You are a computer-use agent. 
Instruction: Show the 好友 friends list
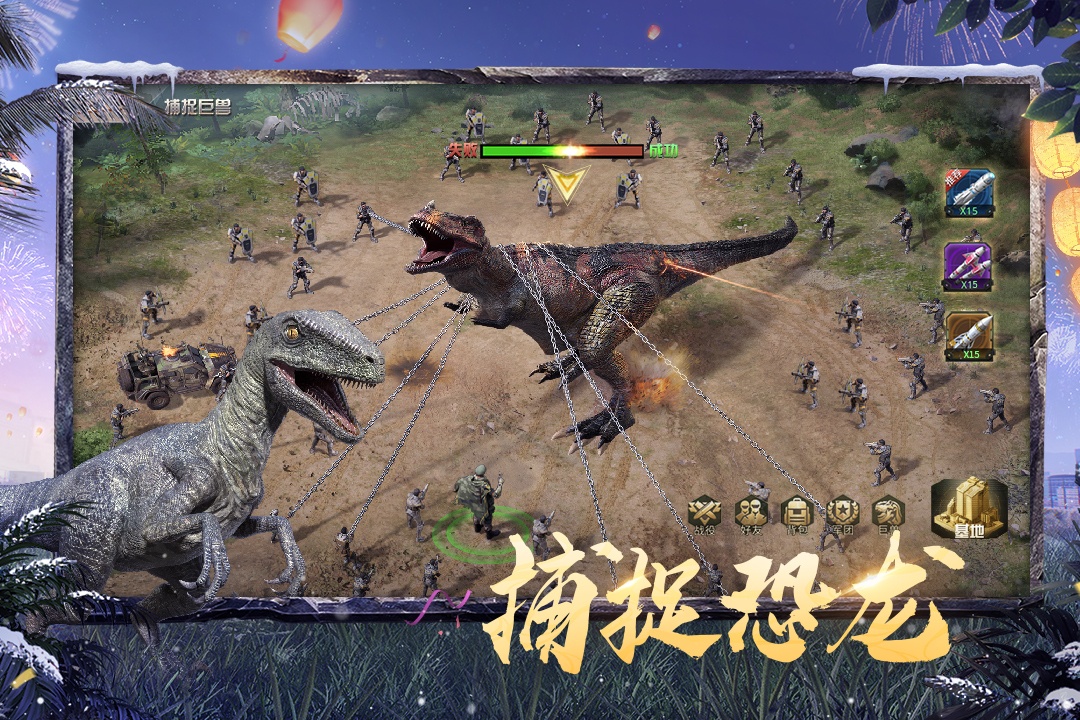751,513
